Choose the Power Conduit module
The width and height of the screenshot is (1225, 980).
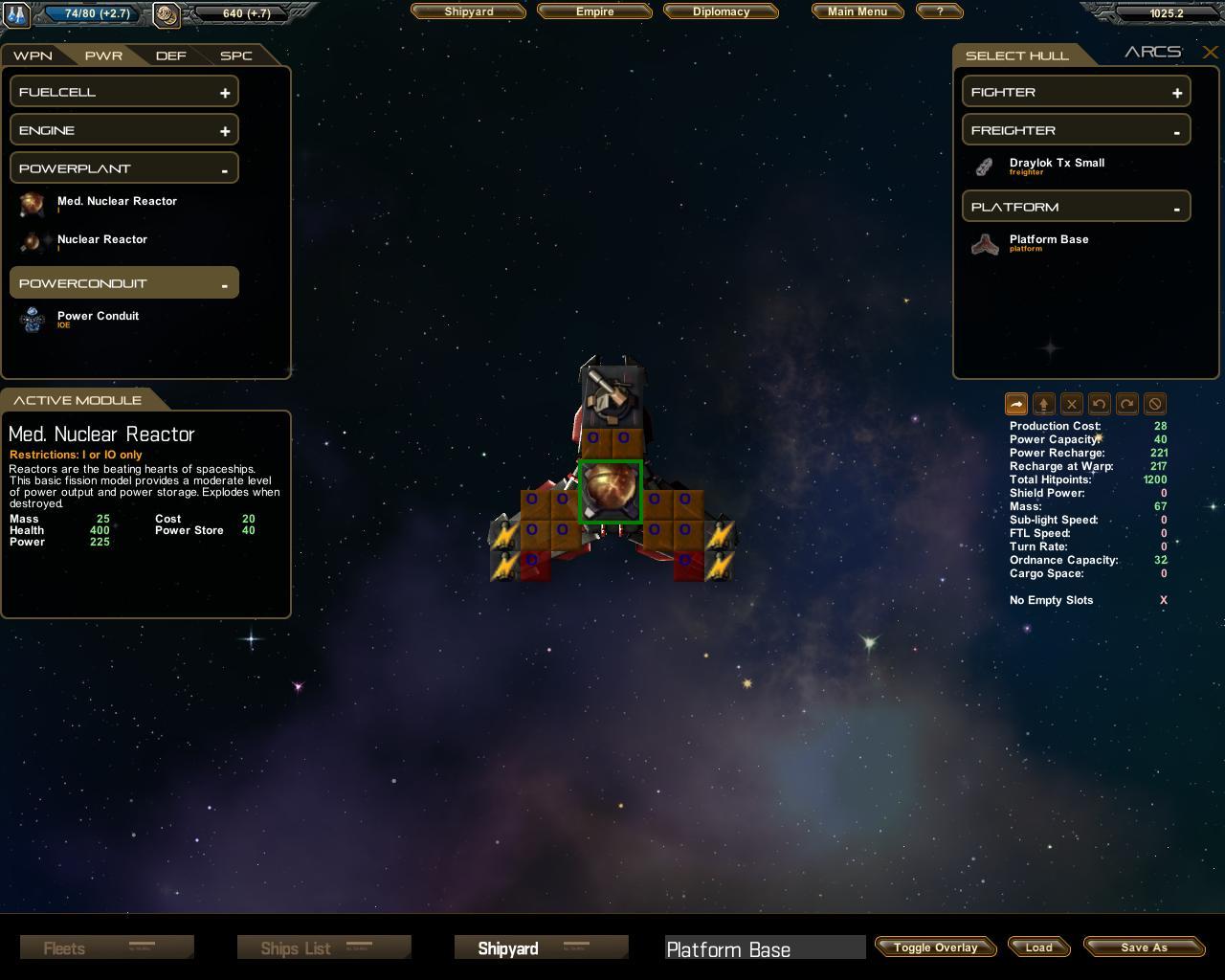point(98,317)
